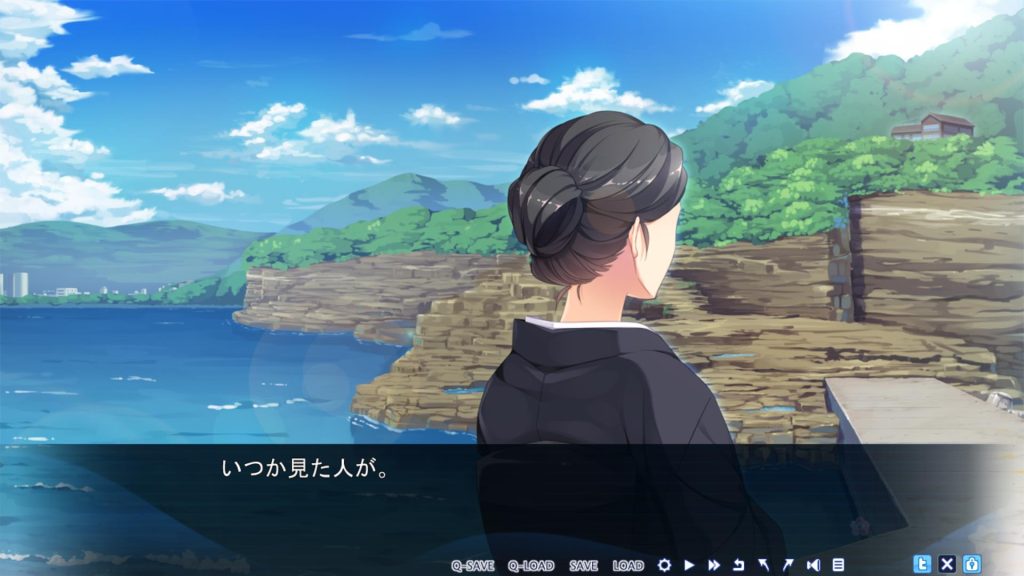The width and height of the screenshot is (1024, 576).
Task: Hide the message window with X
Action: coord(947,564)
